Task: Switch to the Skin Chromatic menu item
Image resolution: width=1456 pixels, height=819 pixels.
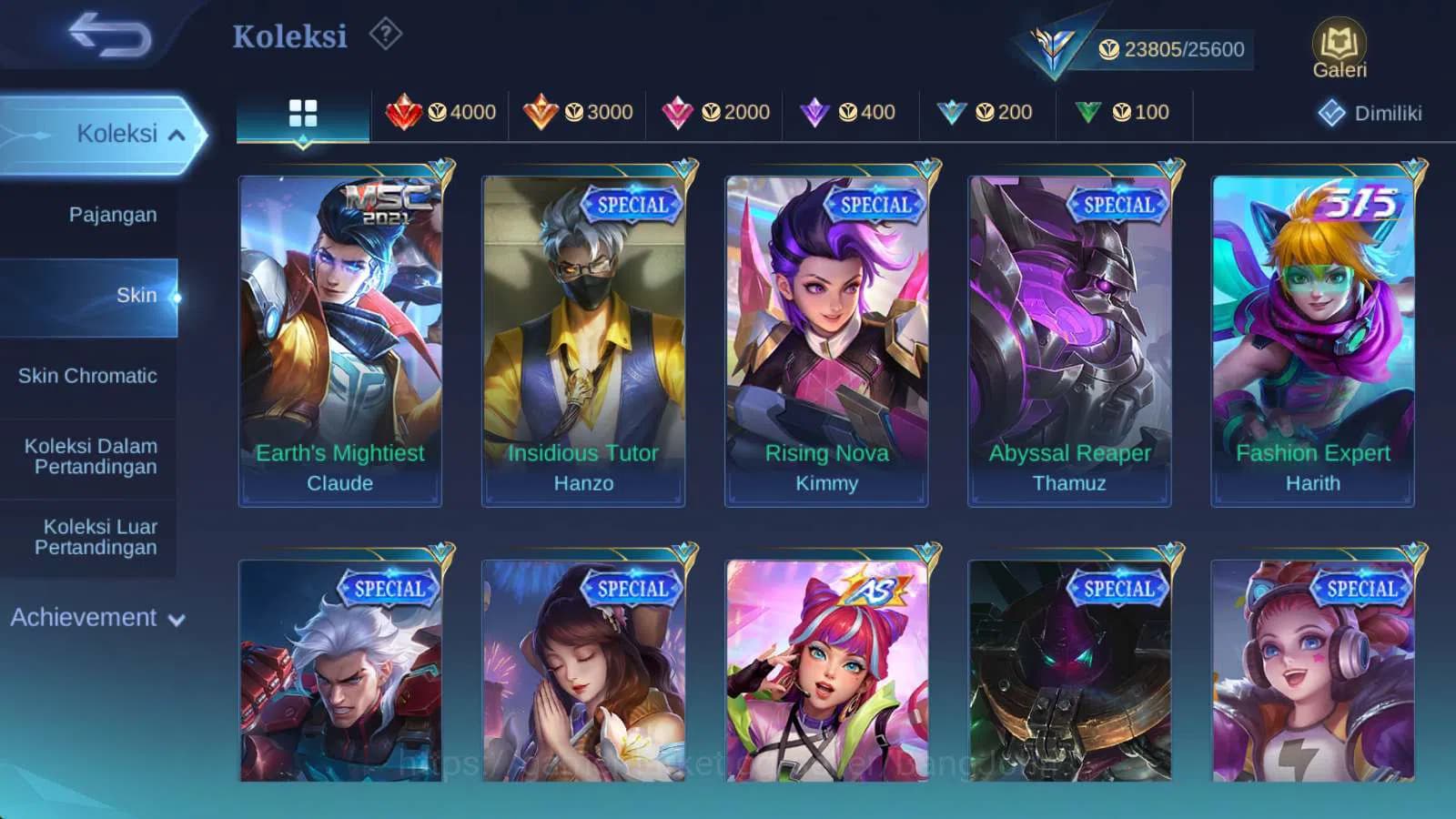Action: tap(88, 376)
